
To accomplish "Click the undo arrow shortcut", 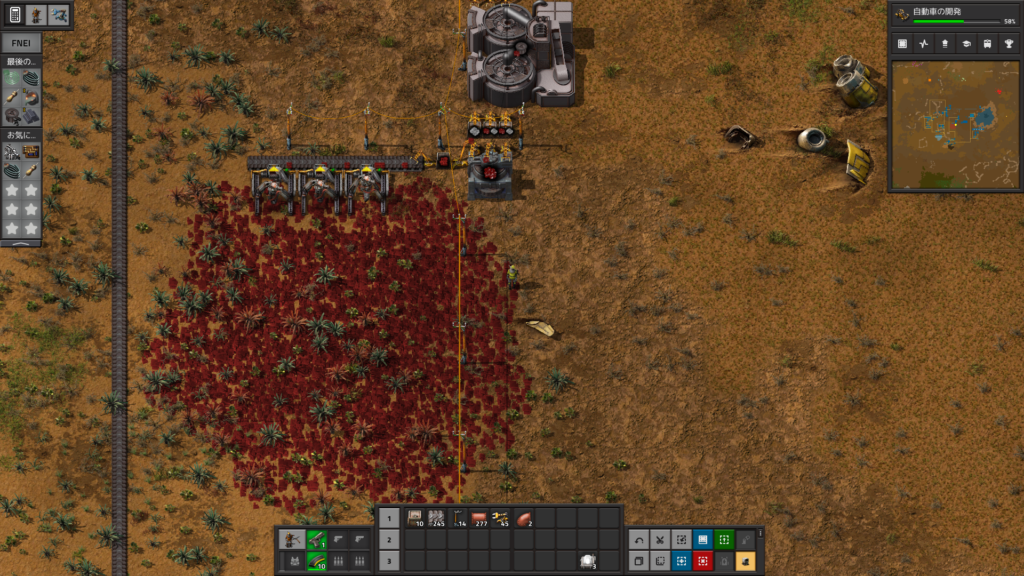I will coord(639,539).
